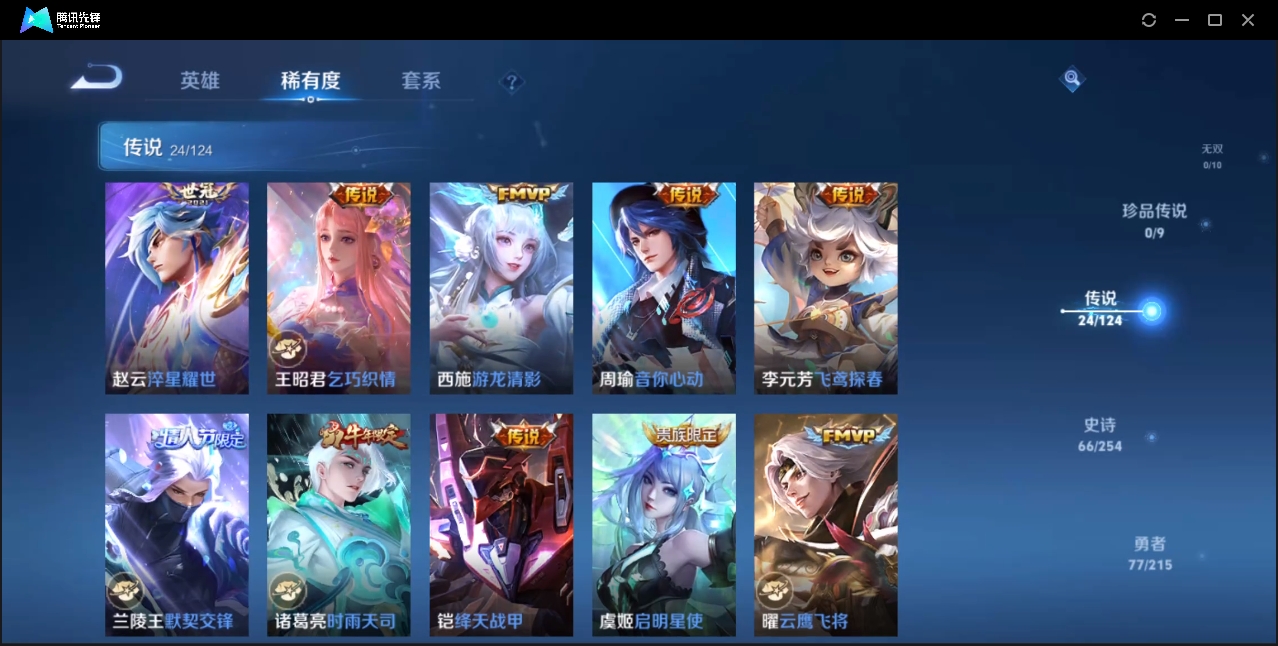Open the 套系 tab

point(421,81)
